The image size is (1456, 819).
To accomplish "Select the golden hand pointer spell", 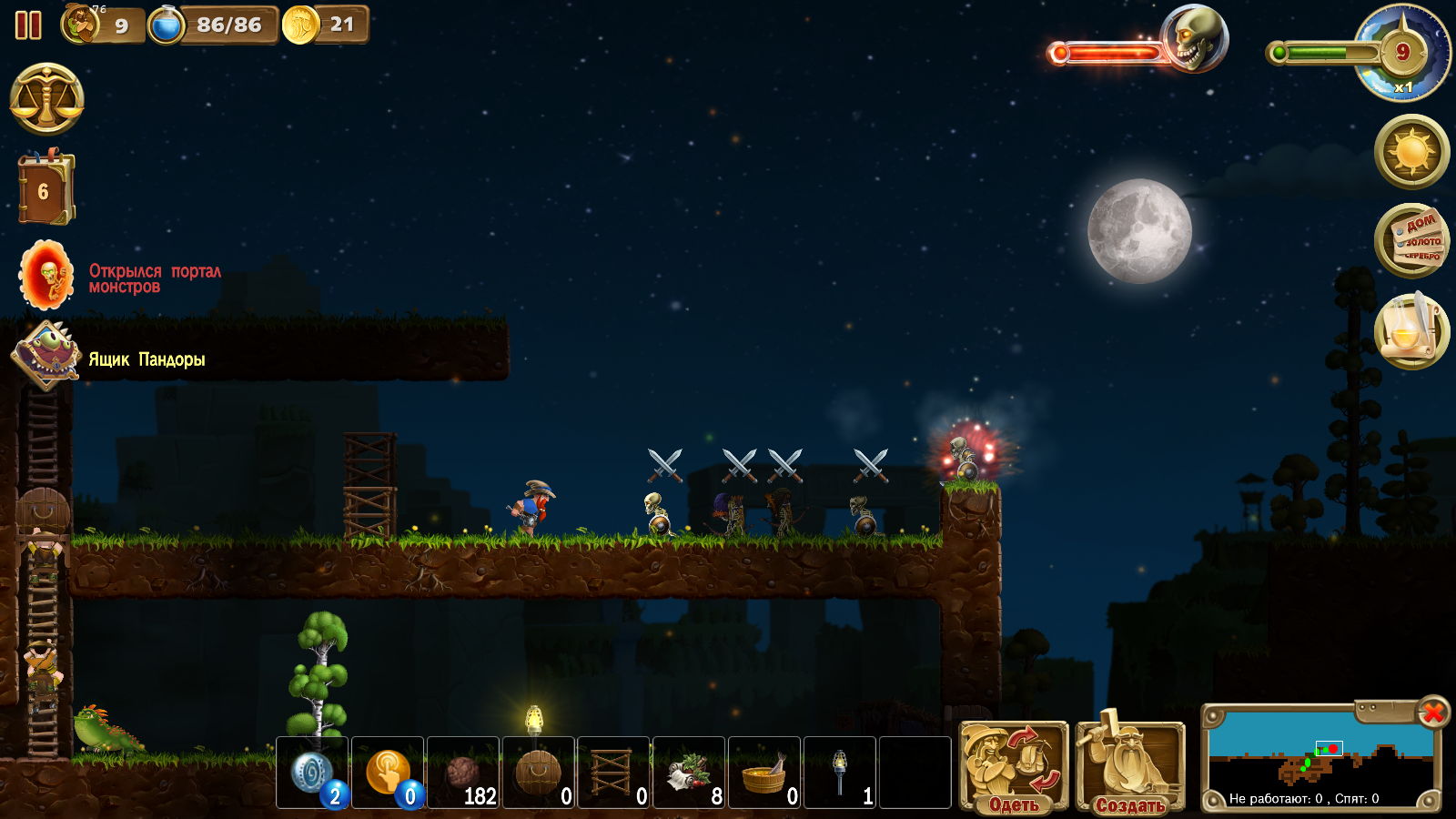I will coord(388,773).
